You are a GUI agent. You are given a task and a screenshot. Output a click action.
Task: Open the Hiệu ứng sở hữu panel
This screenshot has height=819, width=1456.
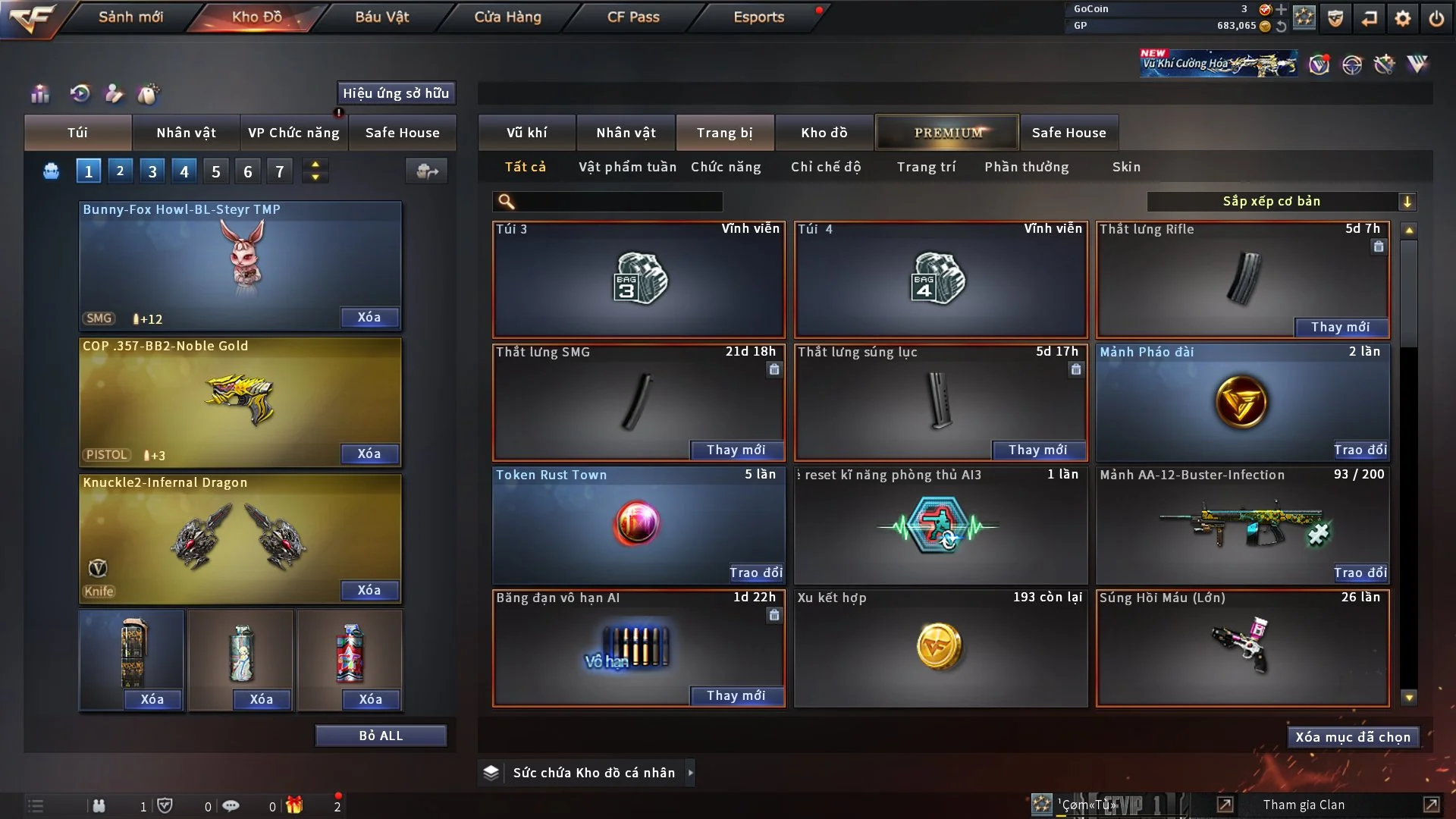click(x=396, y=93)
